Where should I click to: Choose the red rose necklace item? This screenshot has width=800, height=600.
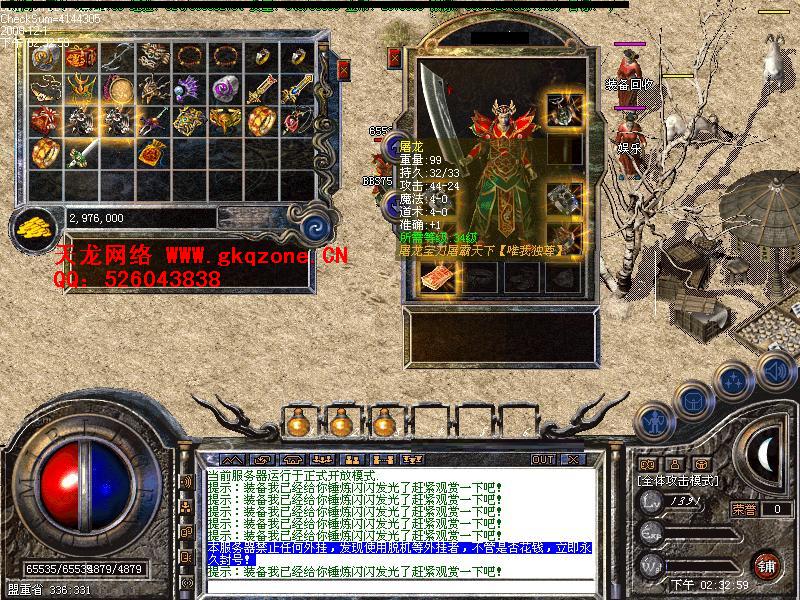coord(296,121)
